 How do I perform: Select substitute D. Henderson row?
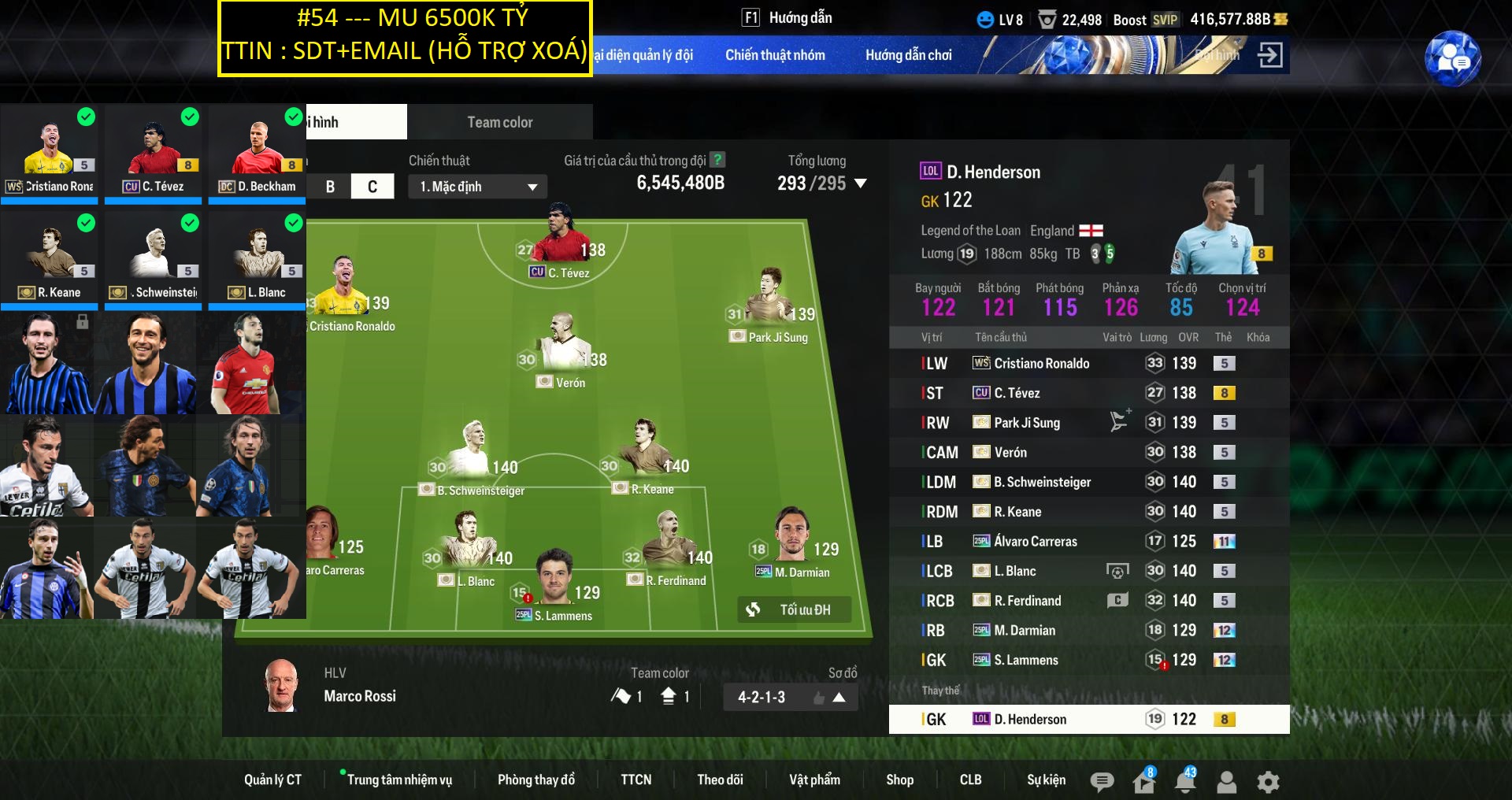[1088, 719]
